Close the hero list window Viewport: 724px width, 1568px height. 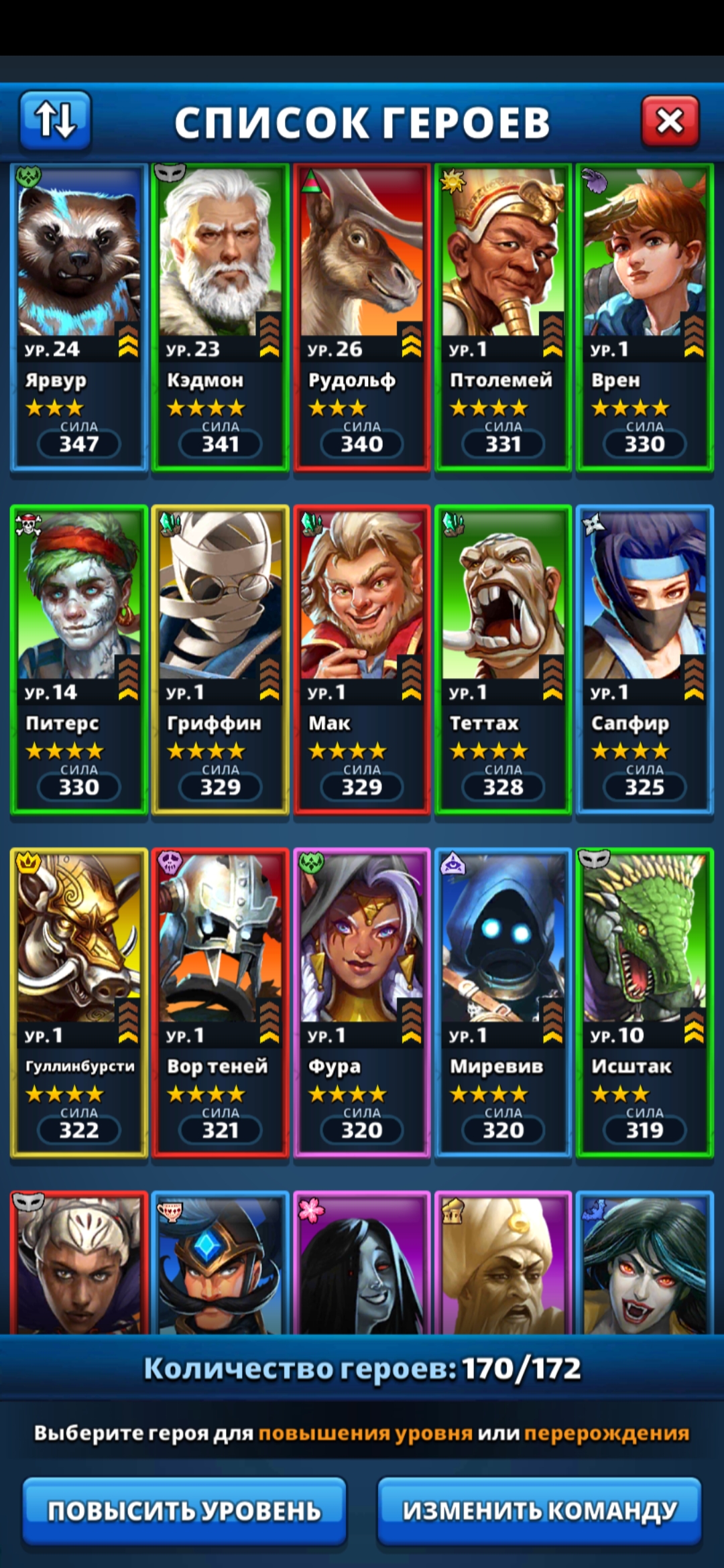tap(670, 121)
